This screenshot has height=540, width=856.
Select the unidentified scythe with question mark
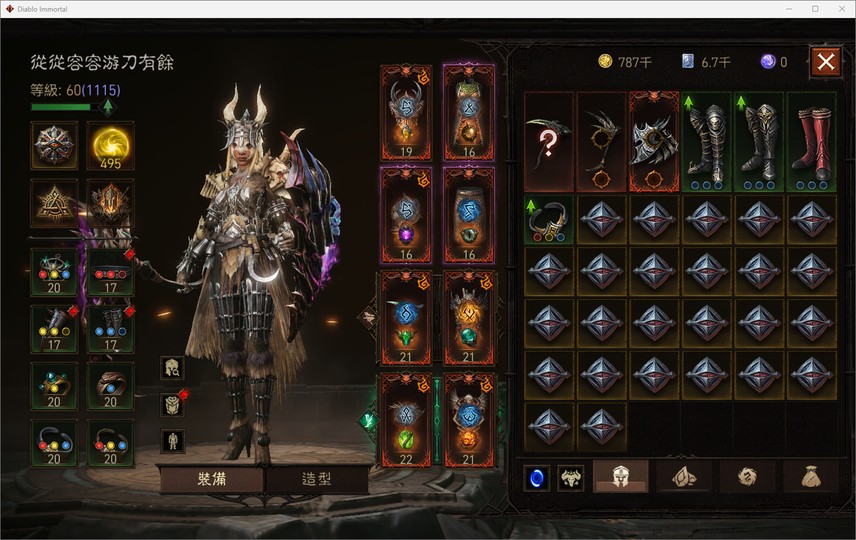point(549,141)
